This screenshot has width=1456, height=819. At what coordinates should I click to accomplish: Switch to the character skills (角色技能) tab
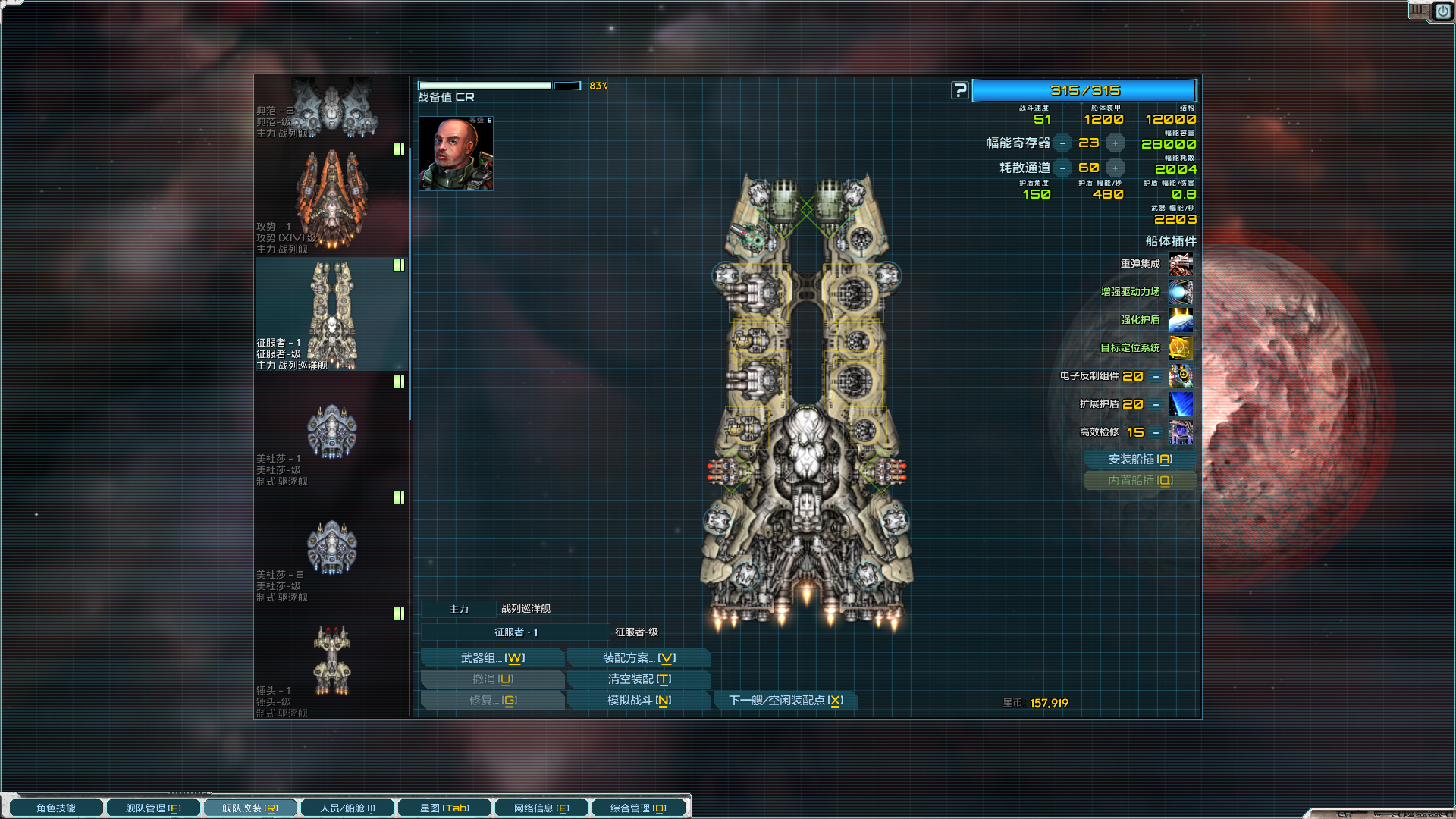pyautogui.click(x=56, y=808)
